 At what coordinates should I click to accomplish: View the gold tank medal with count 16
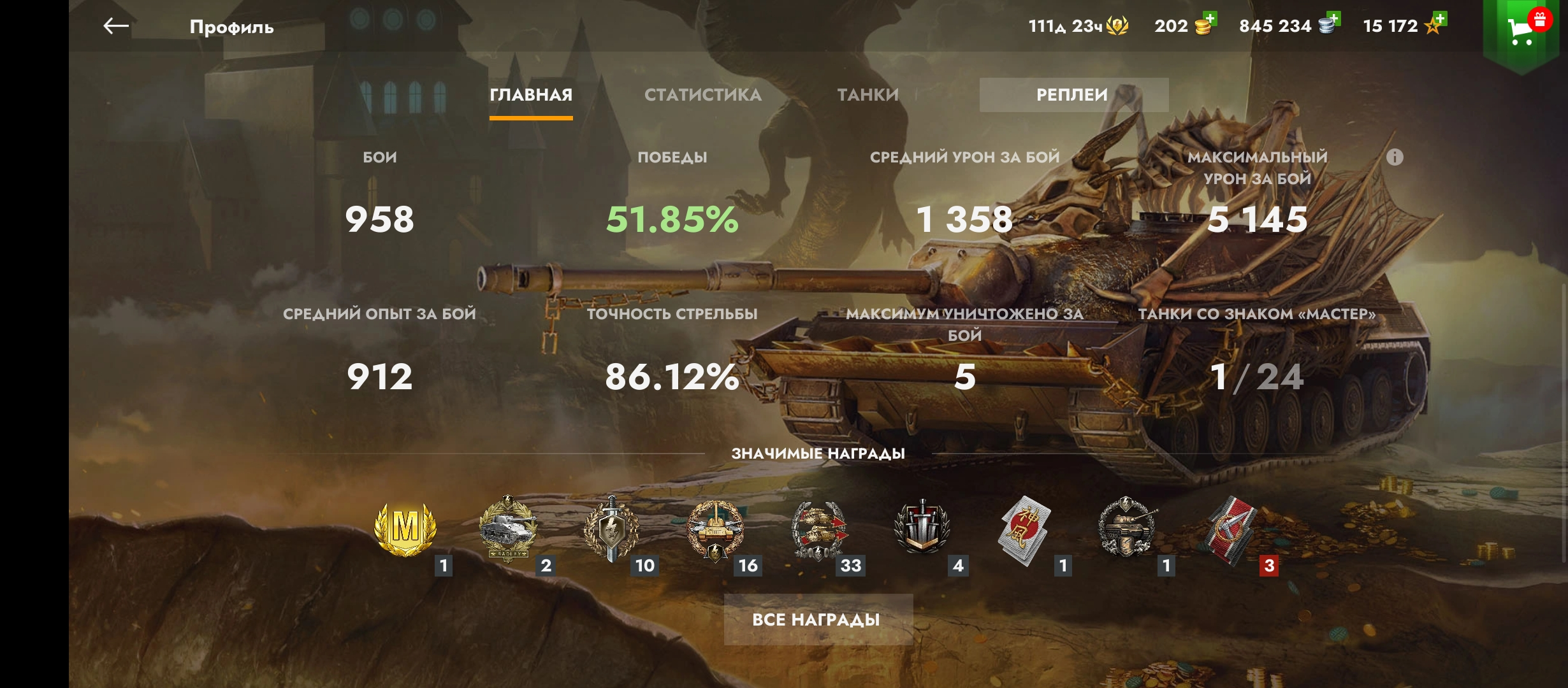tap(715, 529)
